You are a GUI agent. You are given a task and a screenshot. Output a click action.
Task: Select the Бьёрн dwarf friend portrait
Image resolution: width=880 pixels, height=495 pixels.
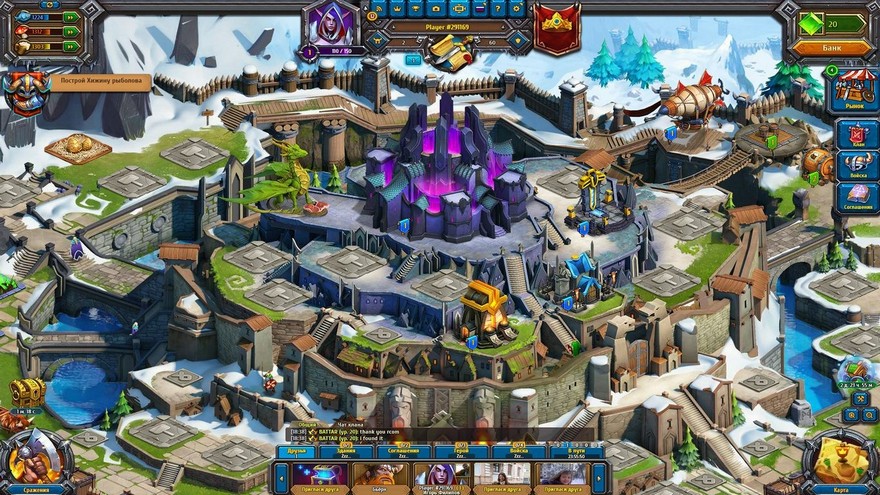pos(381,474)
